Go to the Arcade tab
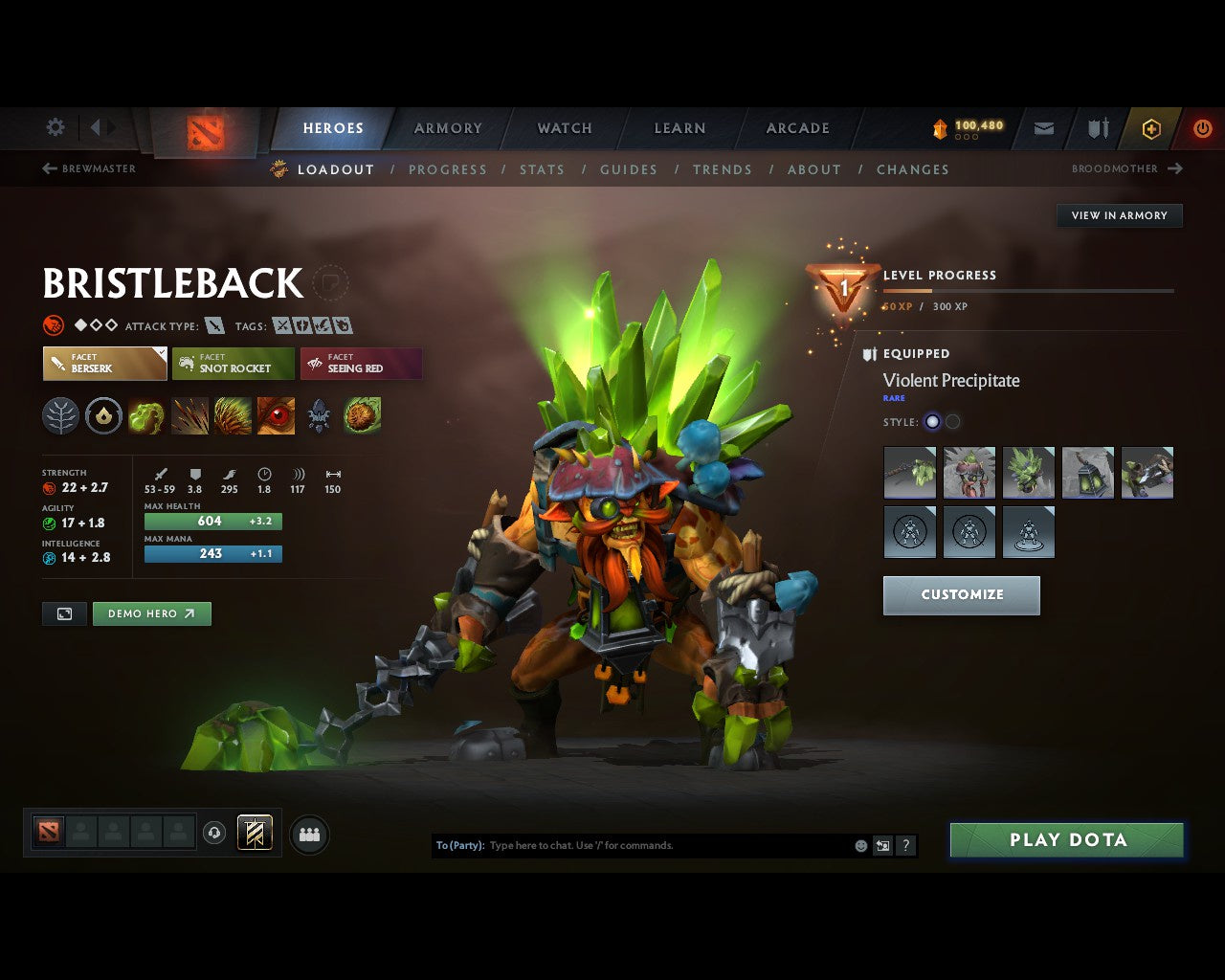The height and width of the screenshot is (980, 1225). point(797,128)
